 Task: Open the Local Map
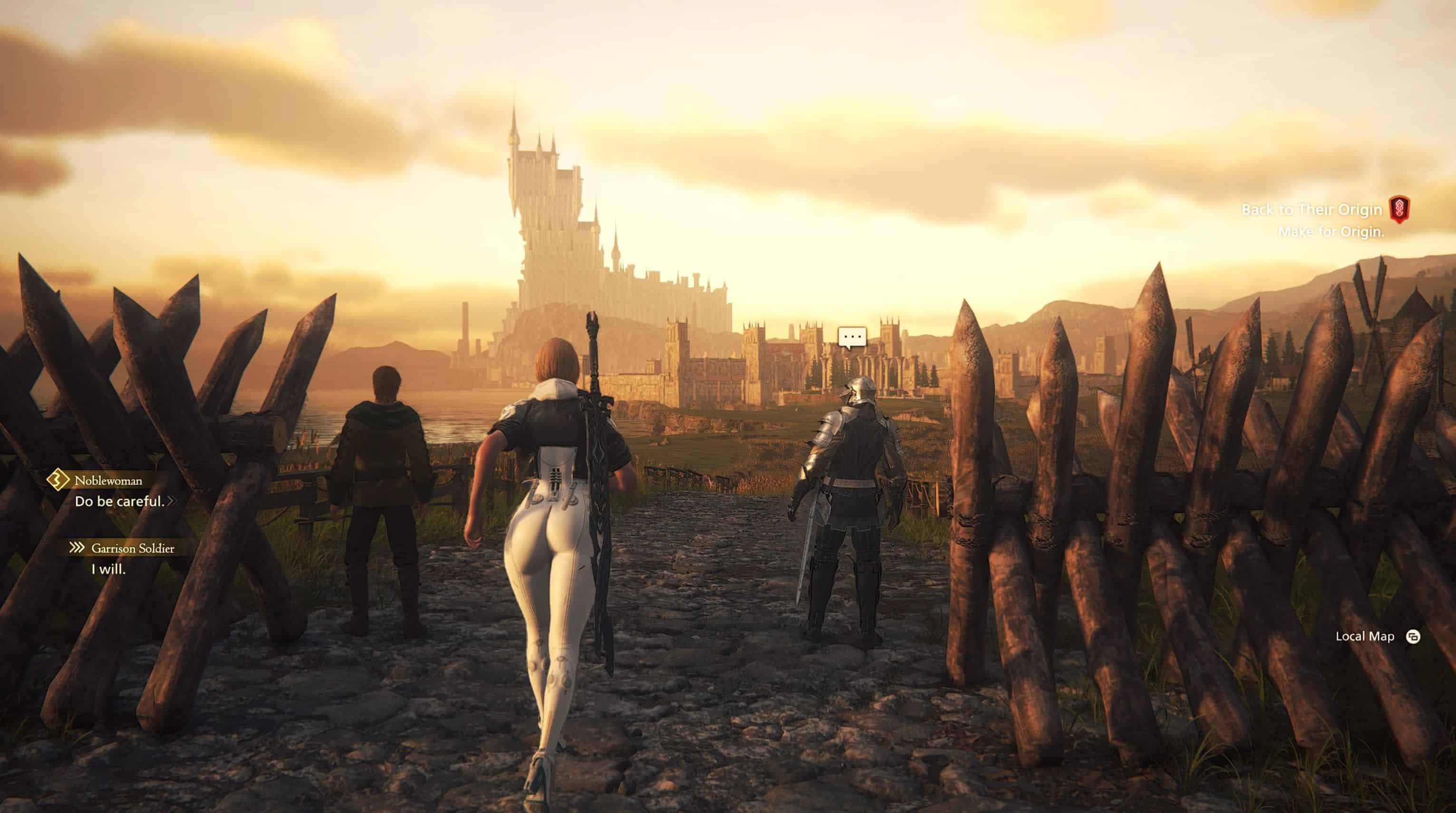[1364, 637]
